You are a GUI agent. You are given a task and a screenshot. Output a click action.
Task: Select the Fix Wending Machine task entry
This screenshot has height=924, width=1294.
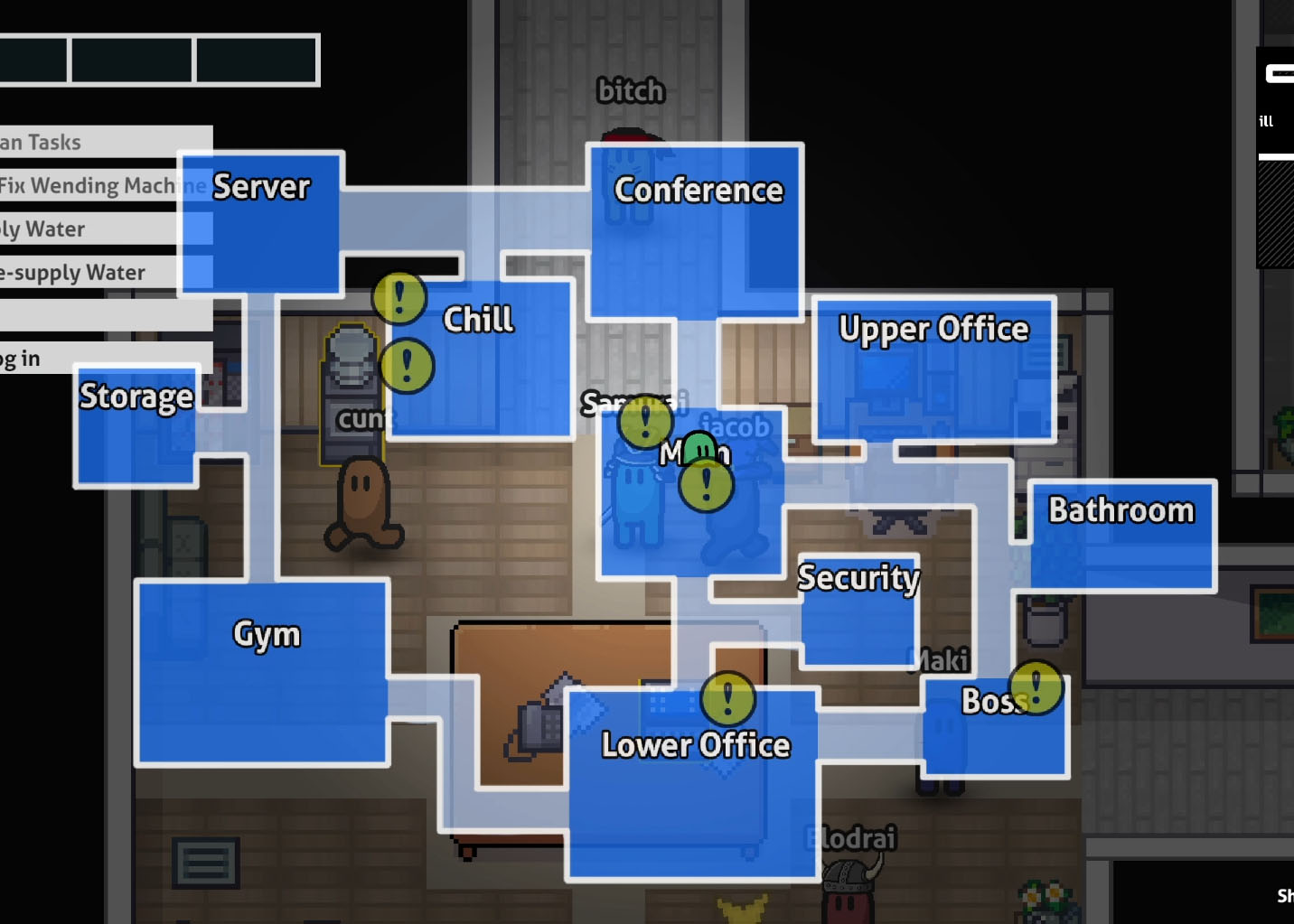click(x=90, y=185)
